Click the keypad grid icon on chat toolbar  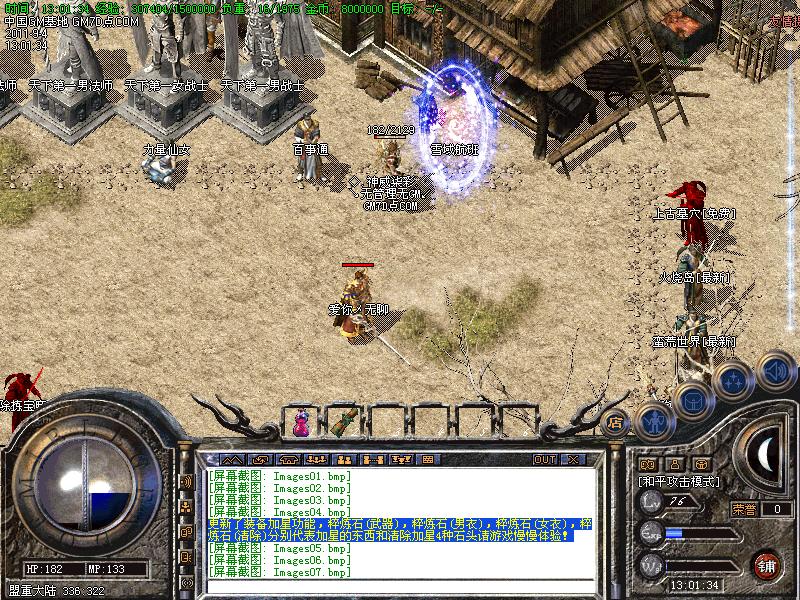428,459
